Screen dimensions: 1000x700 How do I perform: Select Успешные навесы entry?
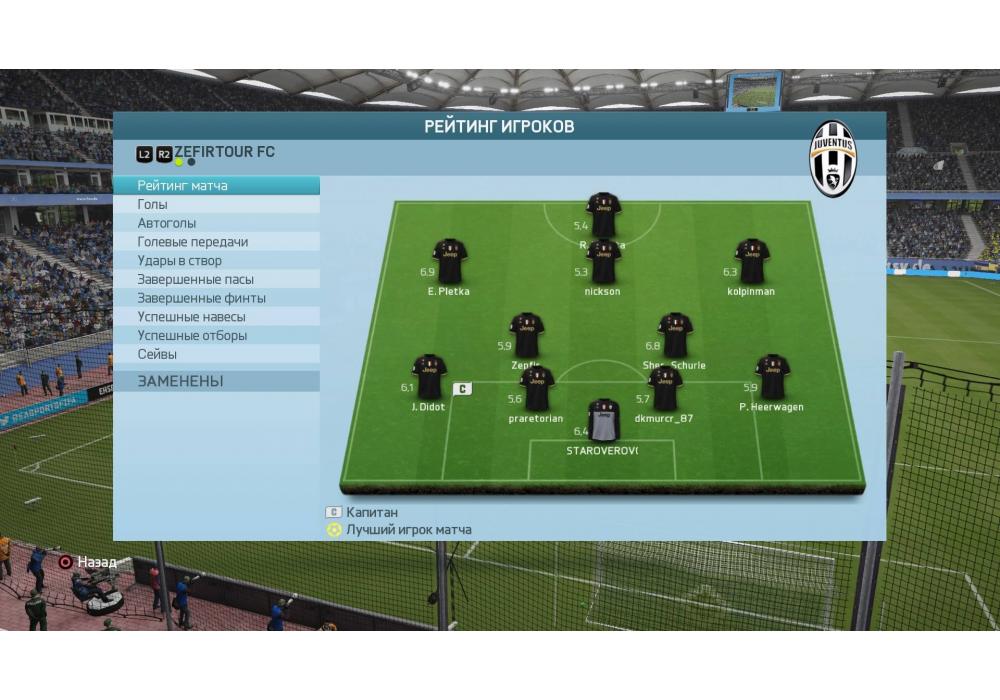(x=216, y=317)
